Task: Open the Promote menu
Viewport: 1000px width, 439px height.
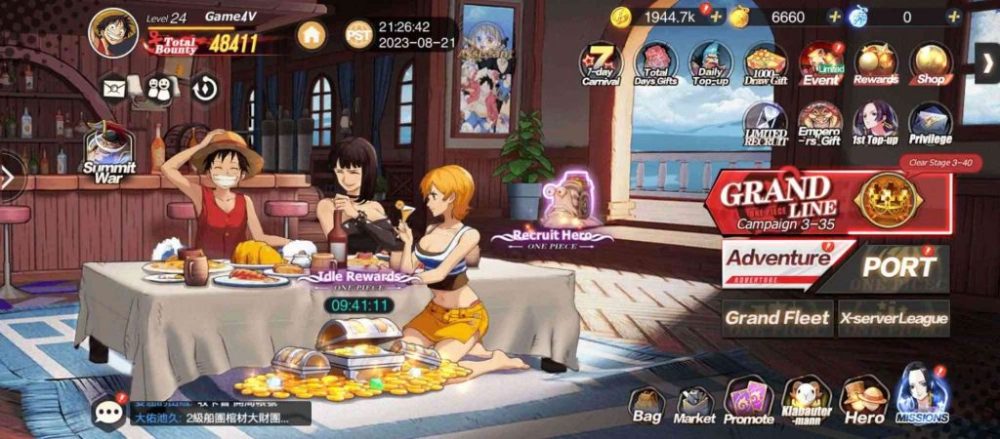Action: point(748,402)
